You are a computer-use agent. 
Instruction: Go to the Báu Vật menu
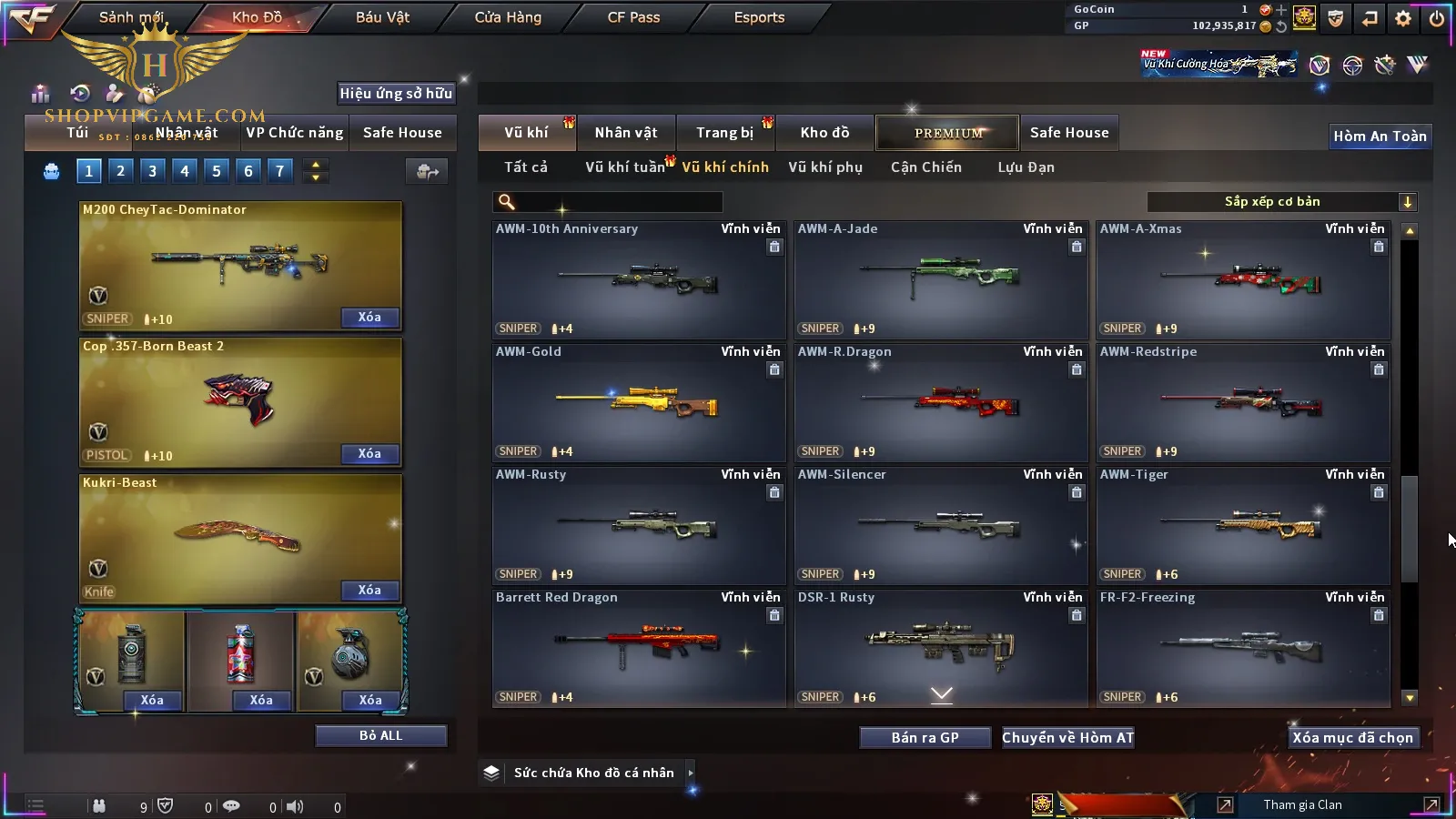tap(382, 17)
